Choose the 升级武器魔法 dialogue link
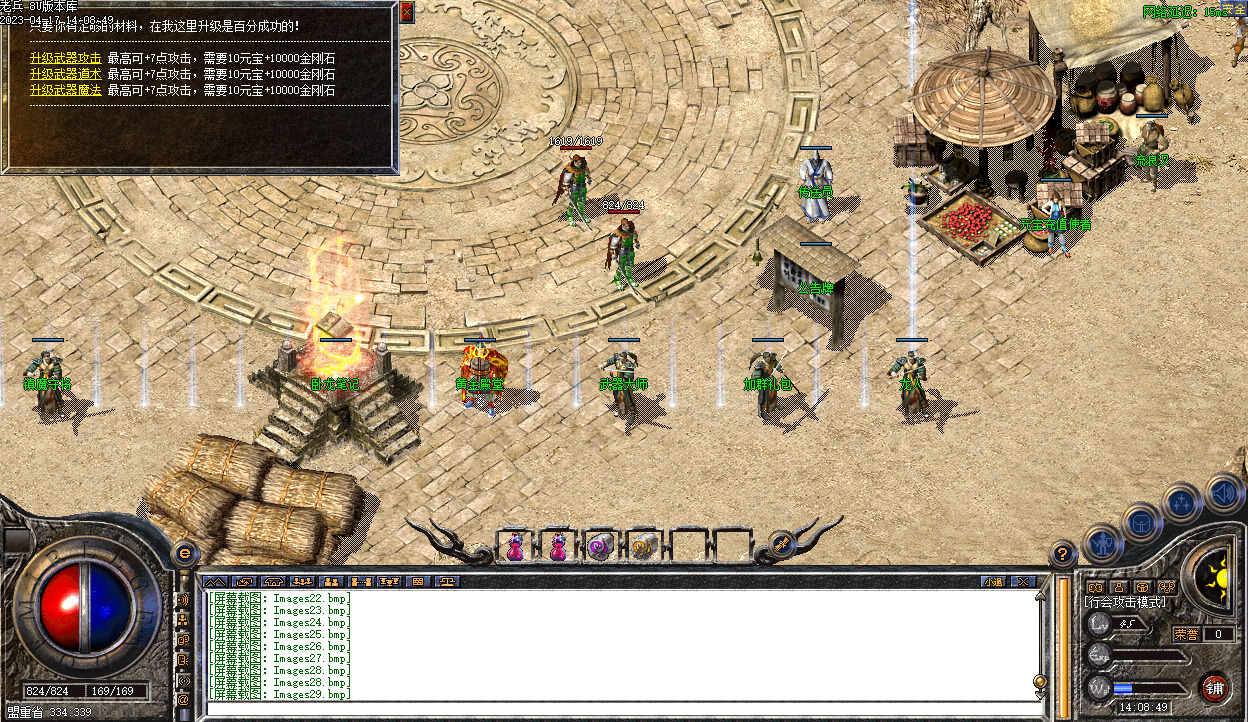This screenshot has width=1248, height=722. tap(65, 90)
